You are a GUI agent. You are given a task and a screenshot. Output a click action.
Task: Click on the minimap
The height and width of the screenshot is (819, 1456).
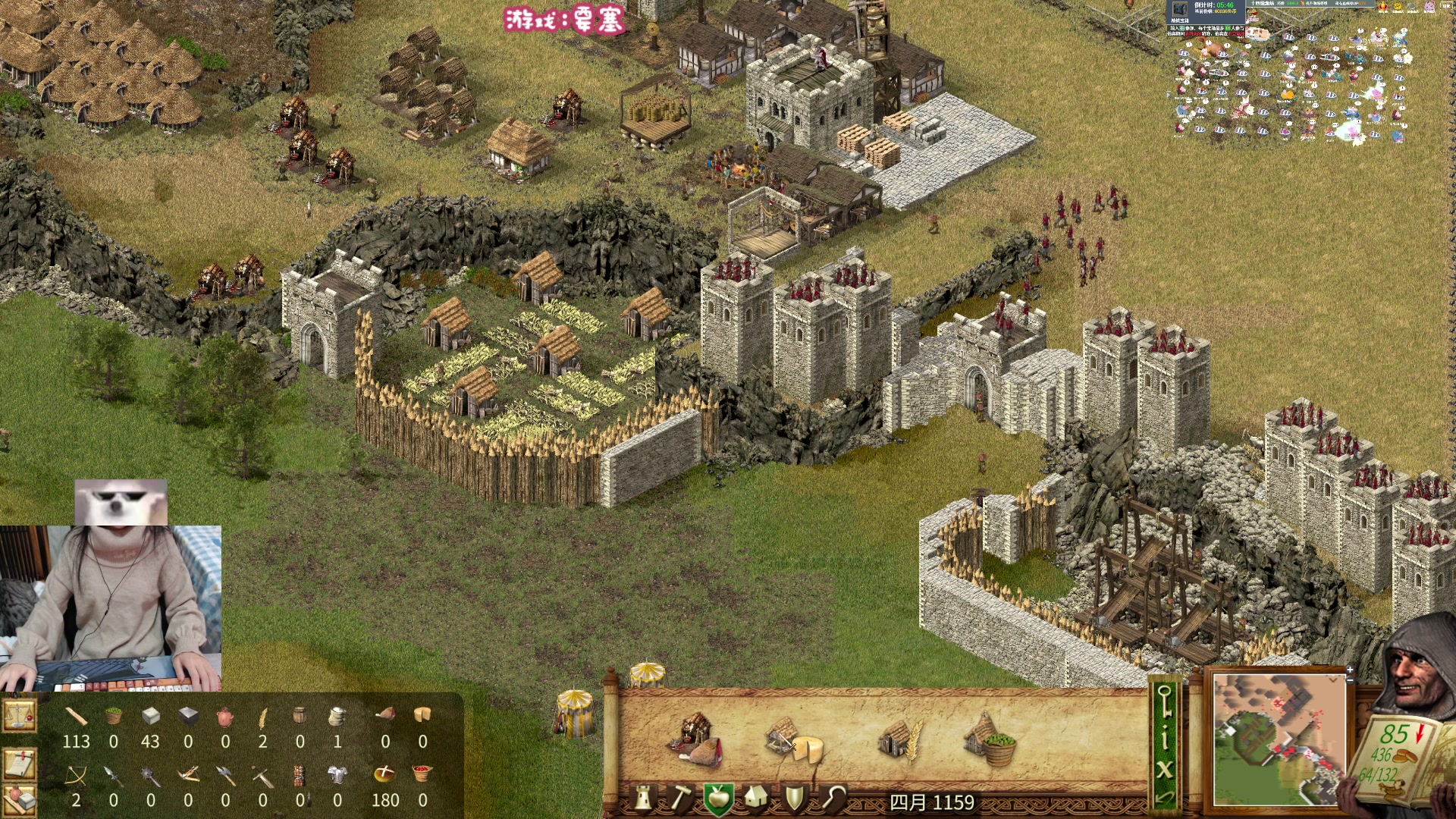[x=1279, y=740]
